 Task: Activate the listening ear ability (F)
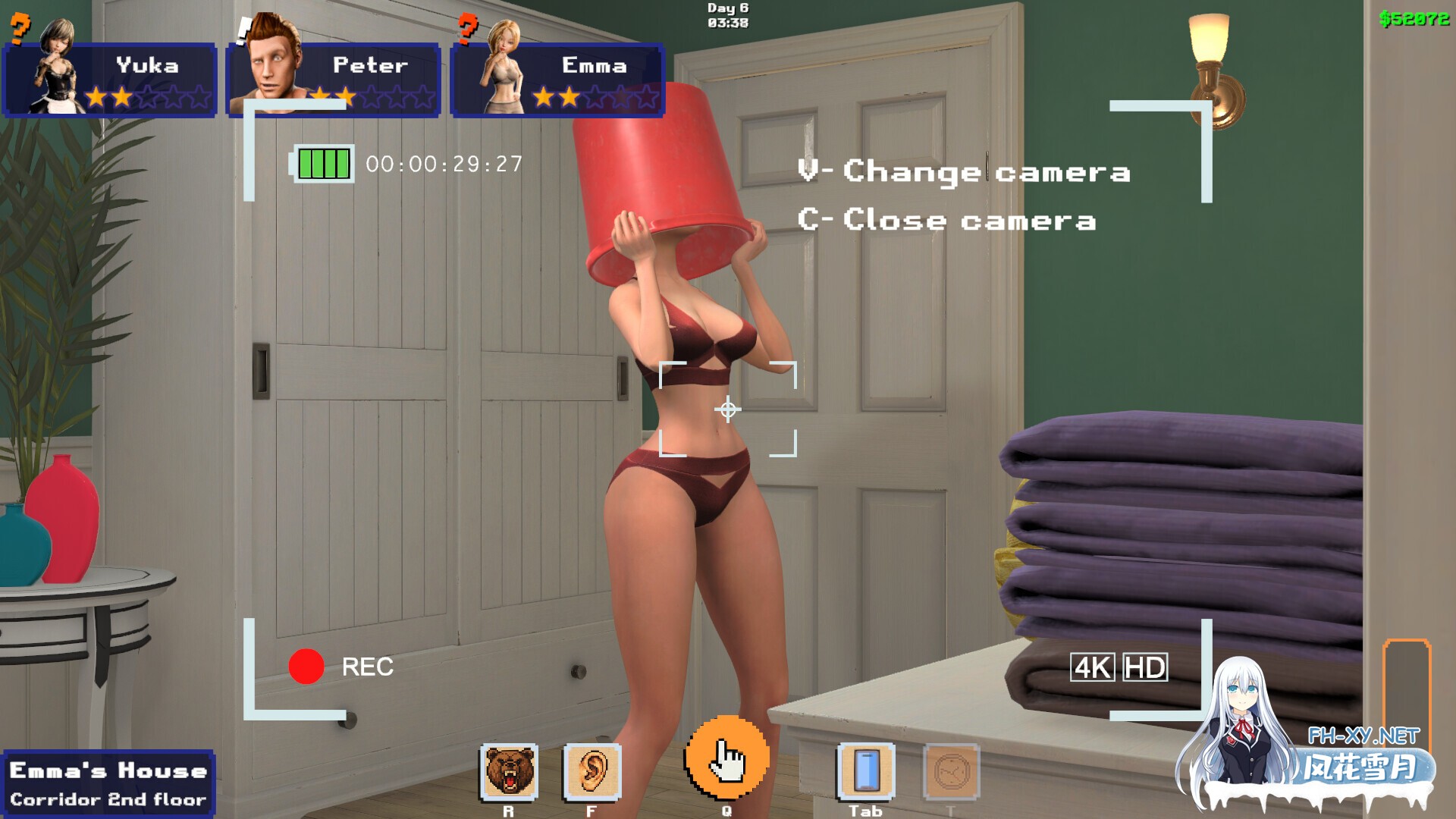tap(592, 771)
